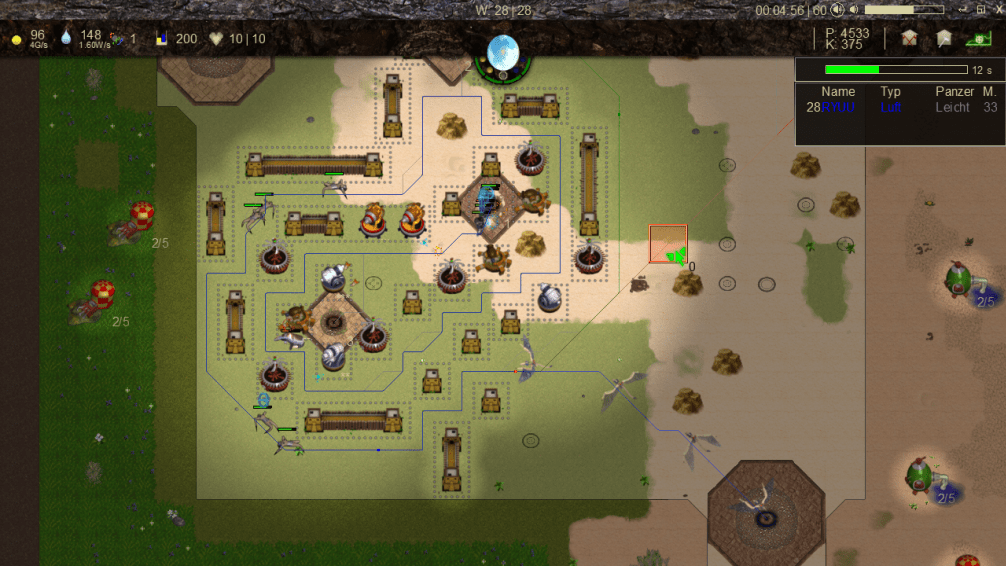This screenshot has width=1006, height=566.
Task: Close the game with the X button
Action: tap(997, 9)
